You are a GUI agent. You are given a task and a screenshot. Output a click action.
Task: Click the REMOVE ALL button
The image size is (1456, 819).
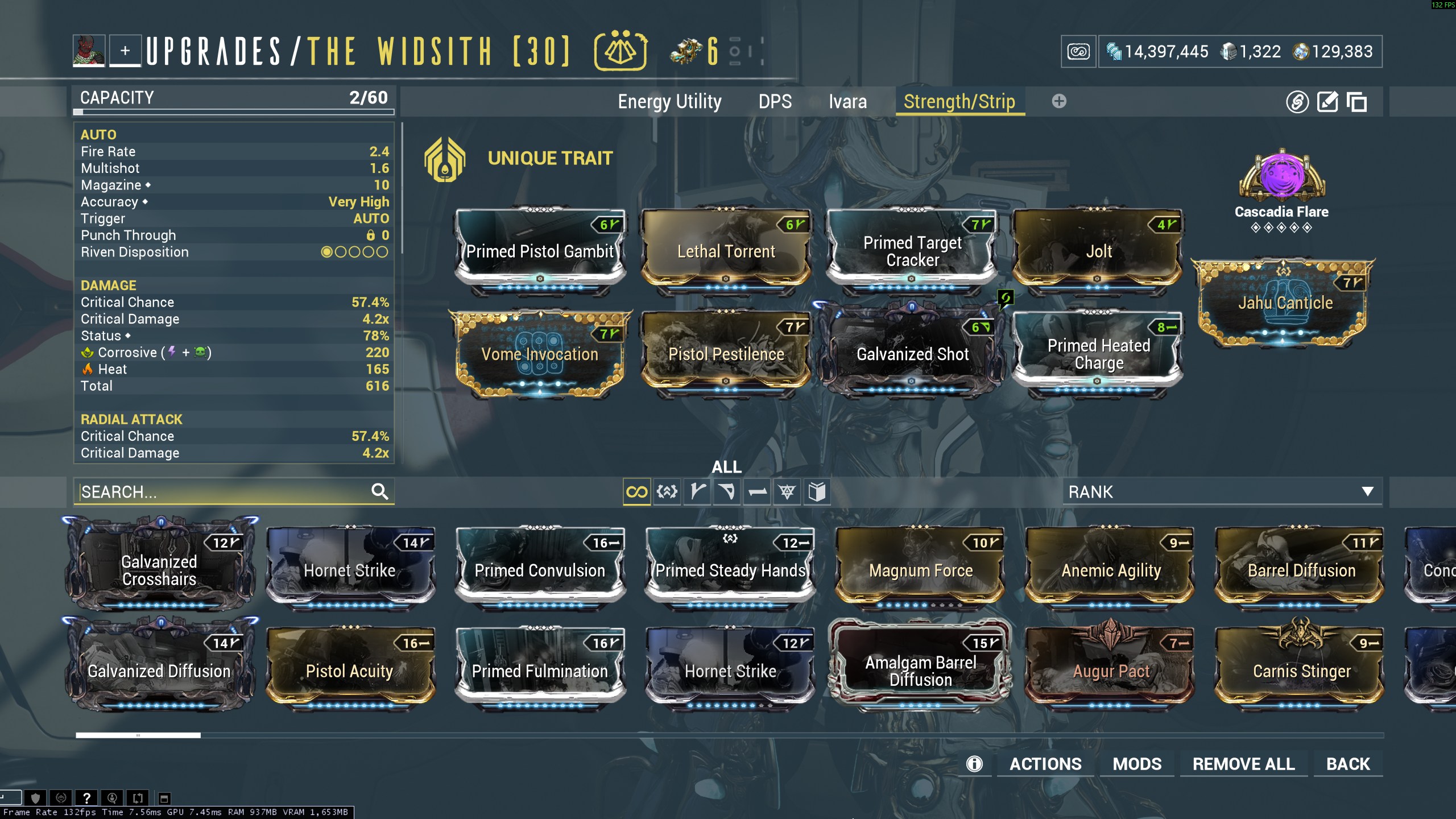coord(1243,764)
